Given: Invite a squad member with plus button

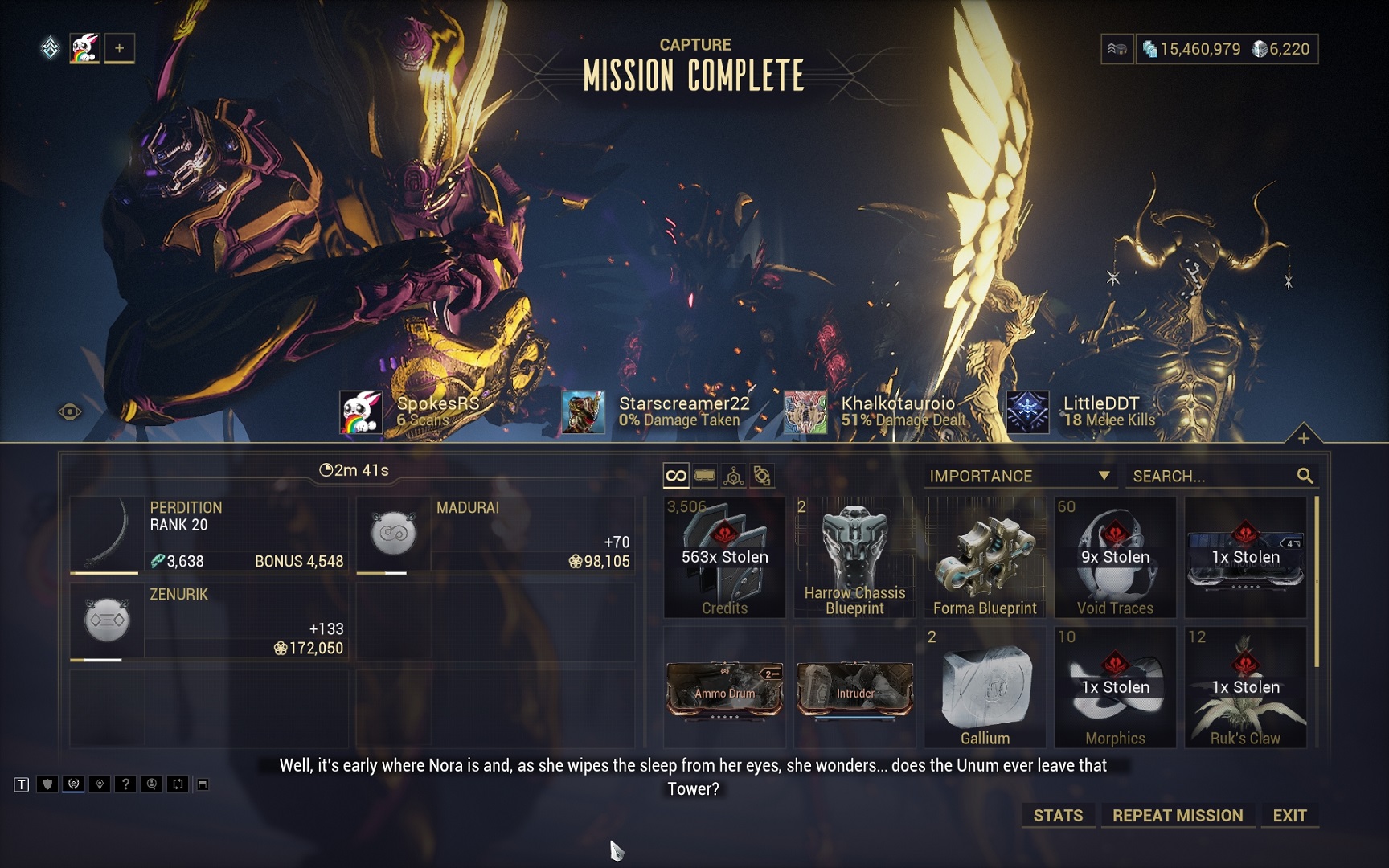Looking at the screenshot, I should [x=119, y=48].
